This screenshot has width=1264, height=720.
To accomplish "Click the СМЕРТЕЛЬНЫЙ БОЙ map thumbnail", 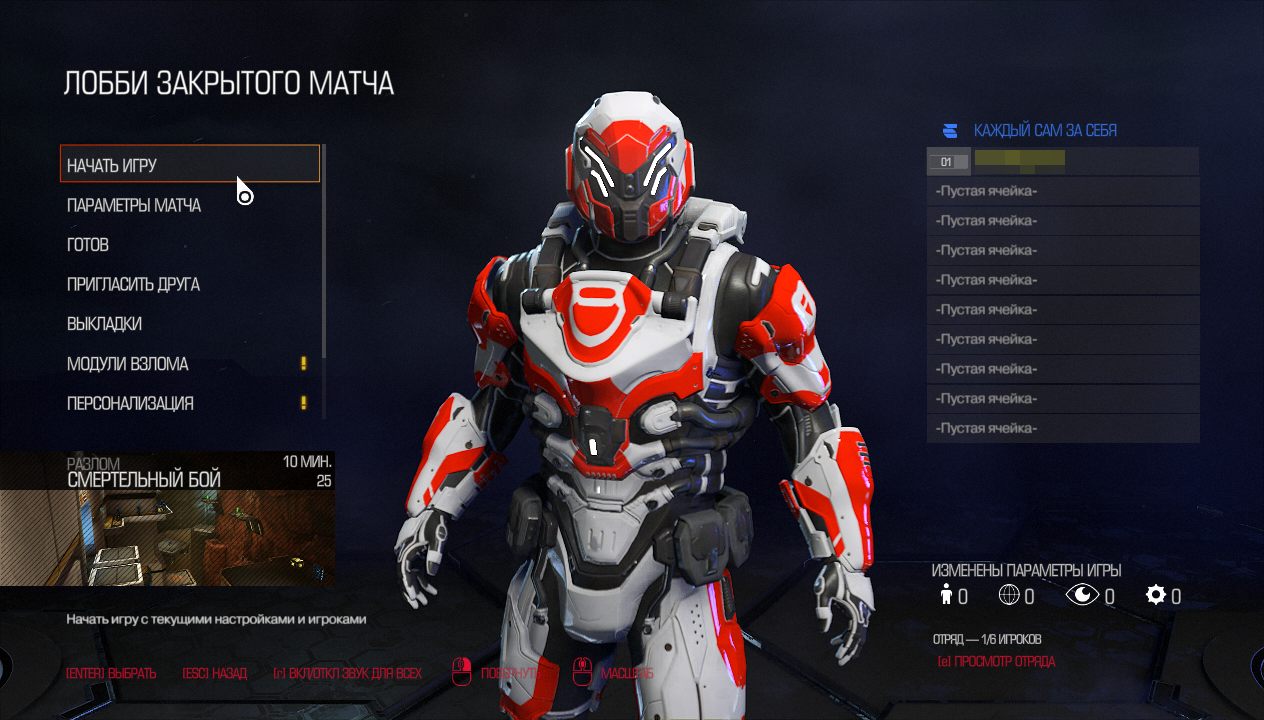I will [x=166, y=530].
